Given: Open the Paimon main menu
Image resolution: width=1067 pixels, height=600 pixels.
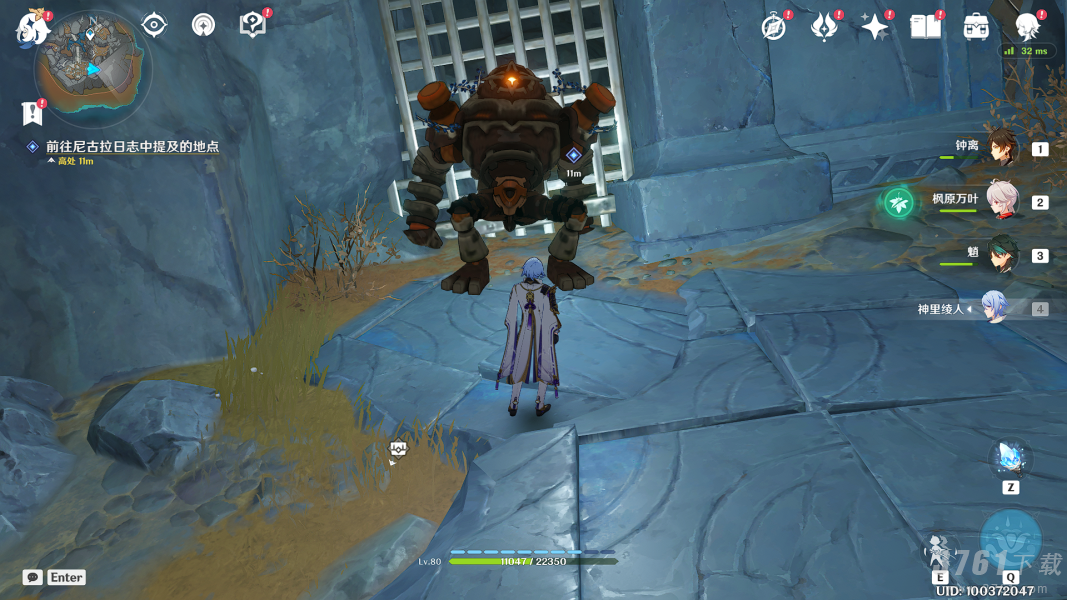Looking at the screenshot, I should tap(32, 29).
